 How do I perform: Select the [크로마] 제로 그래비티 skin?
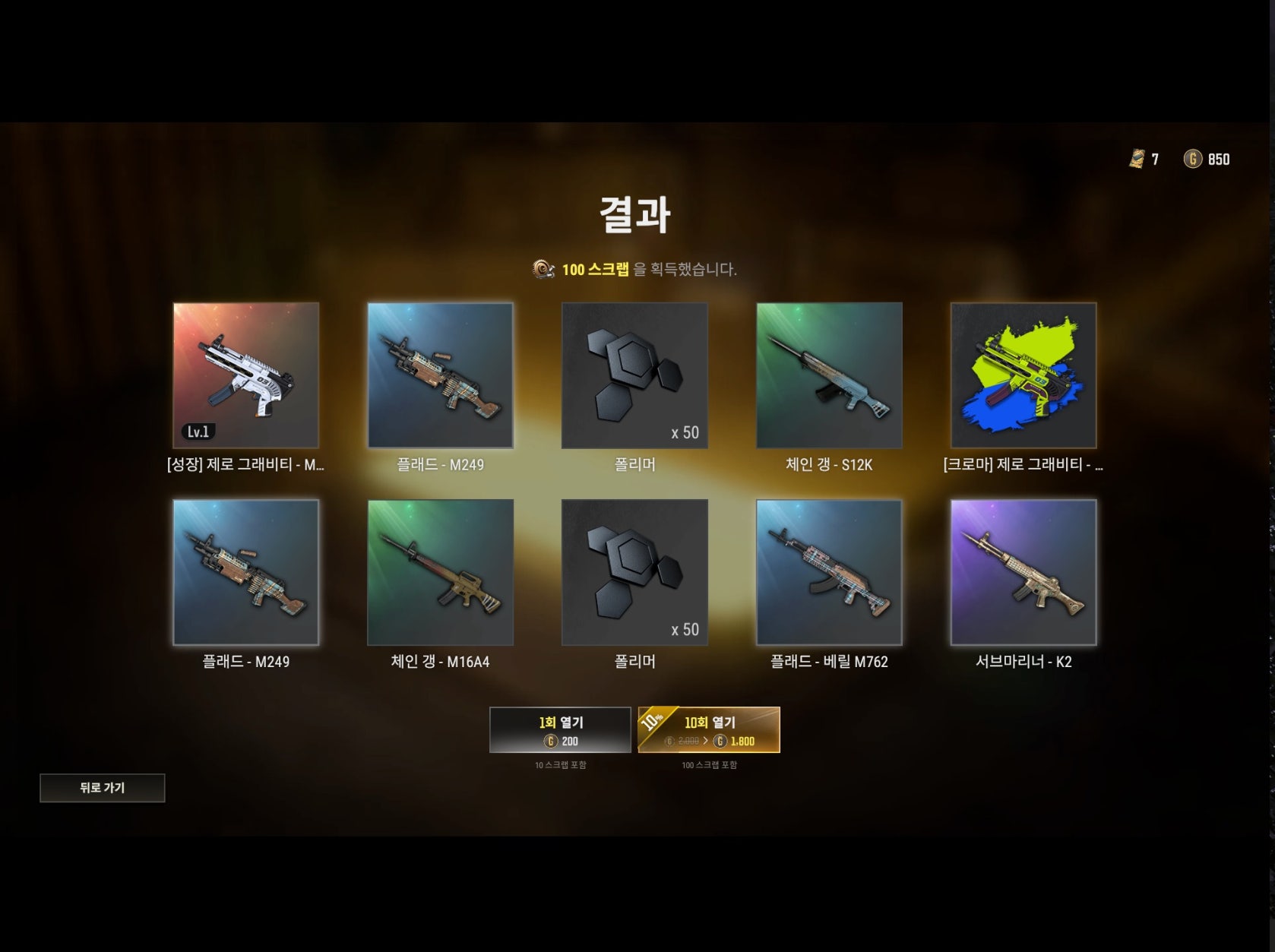pyautogui.click(x=1023, y=375)
